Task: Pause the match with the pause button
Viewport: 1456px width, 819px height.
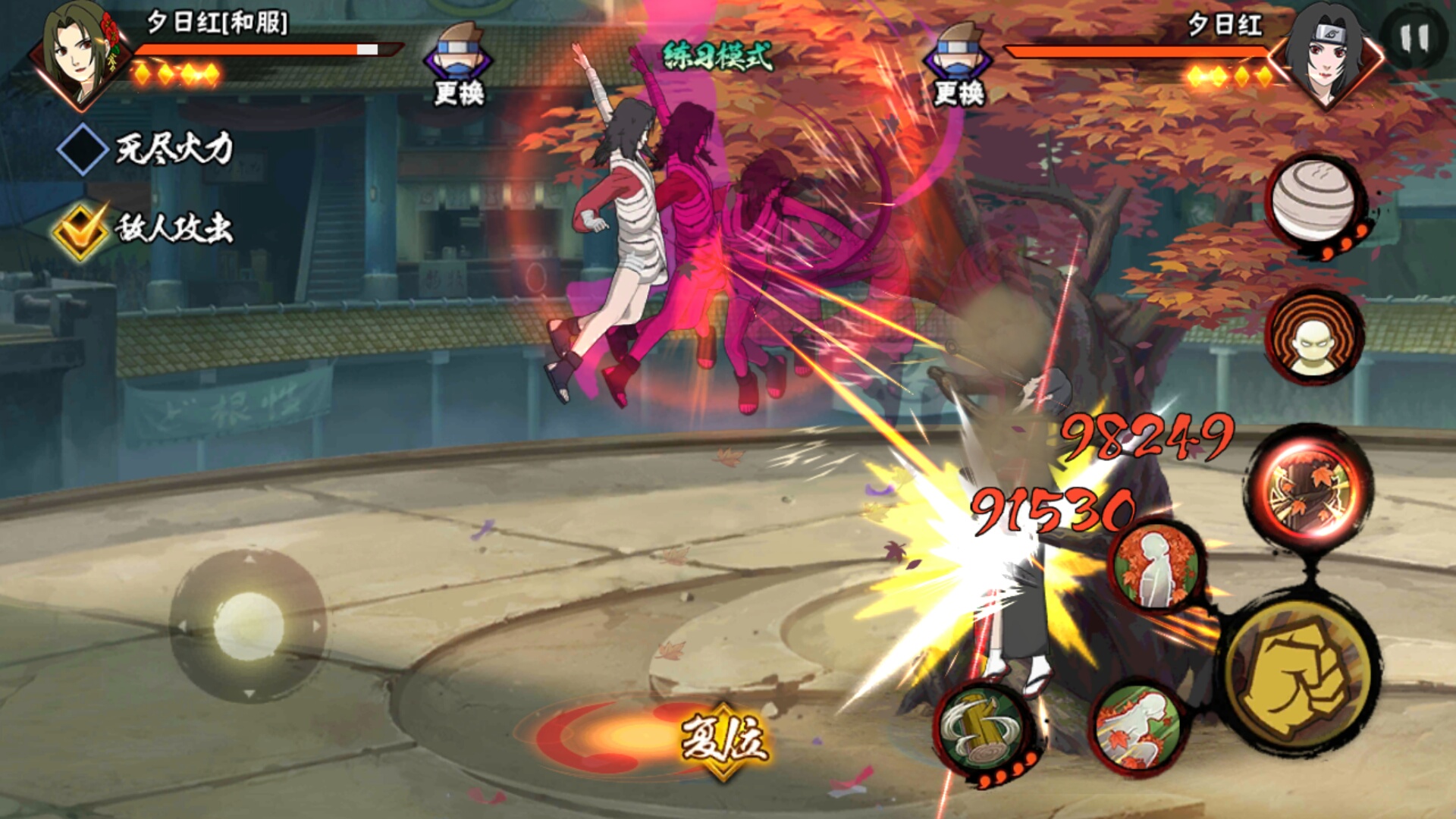Action: [x=1414, y=39]
